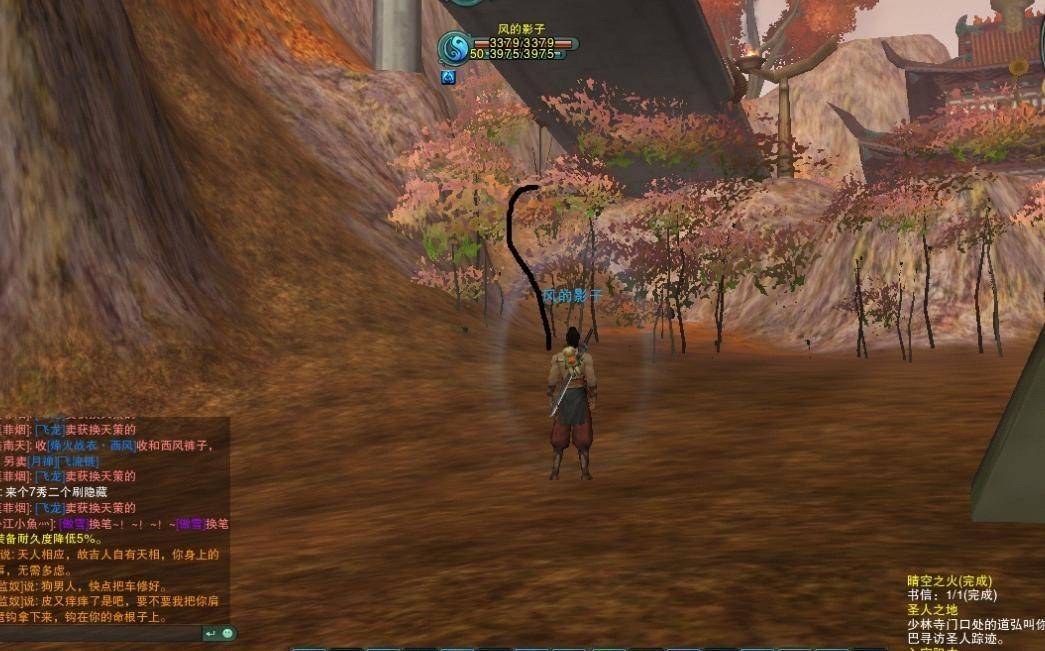Open the green emoji face button in chat
This screenshot has height=651, width=1045.
tap(227, 633)
